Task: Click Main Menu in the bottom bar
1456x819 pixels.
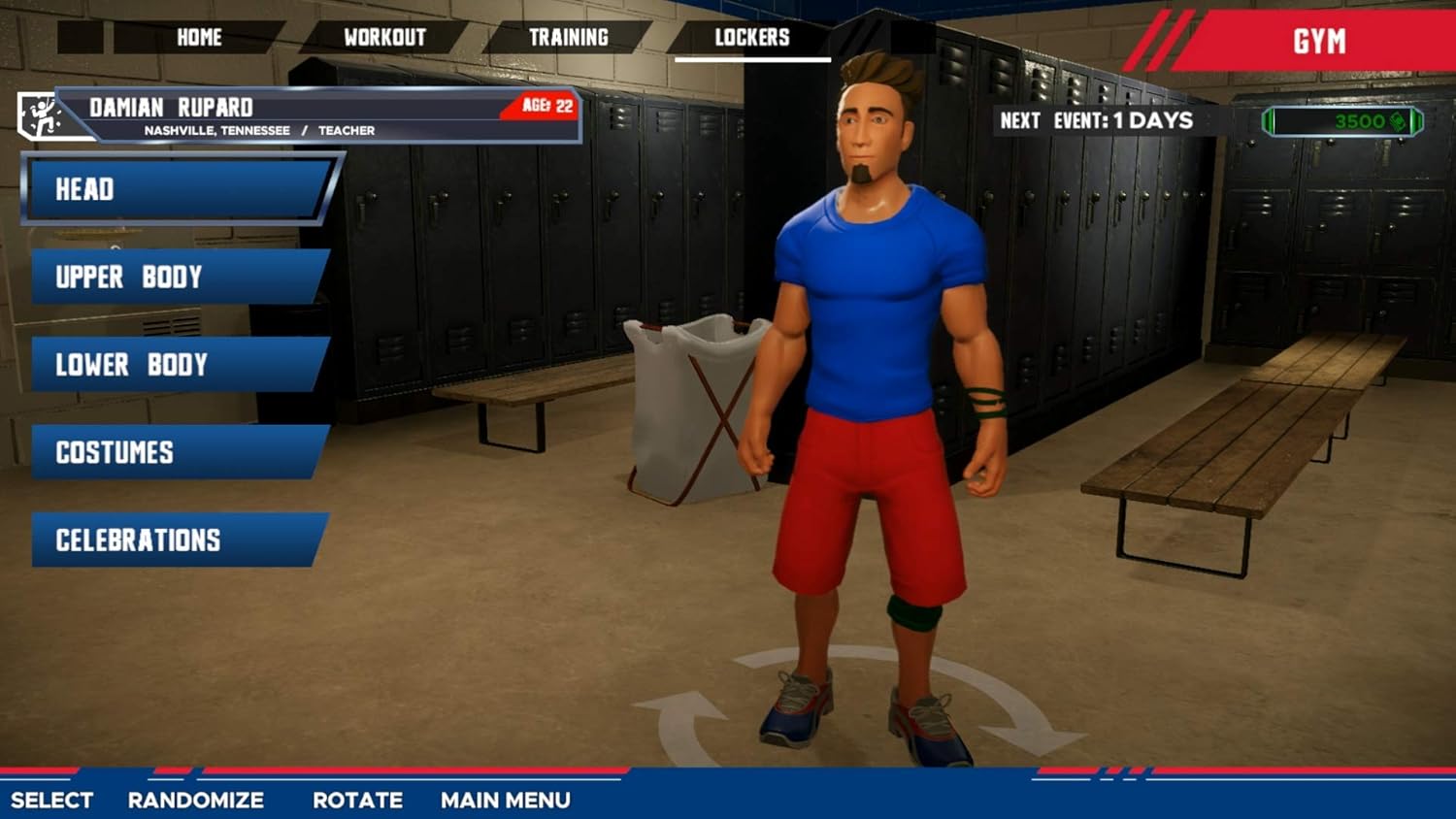Action: pos(505,801)
